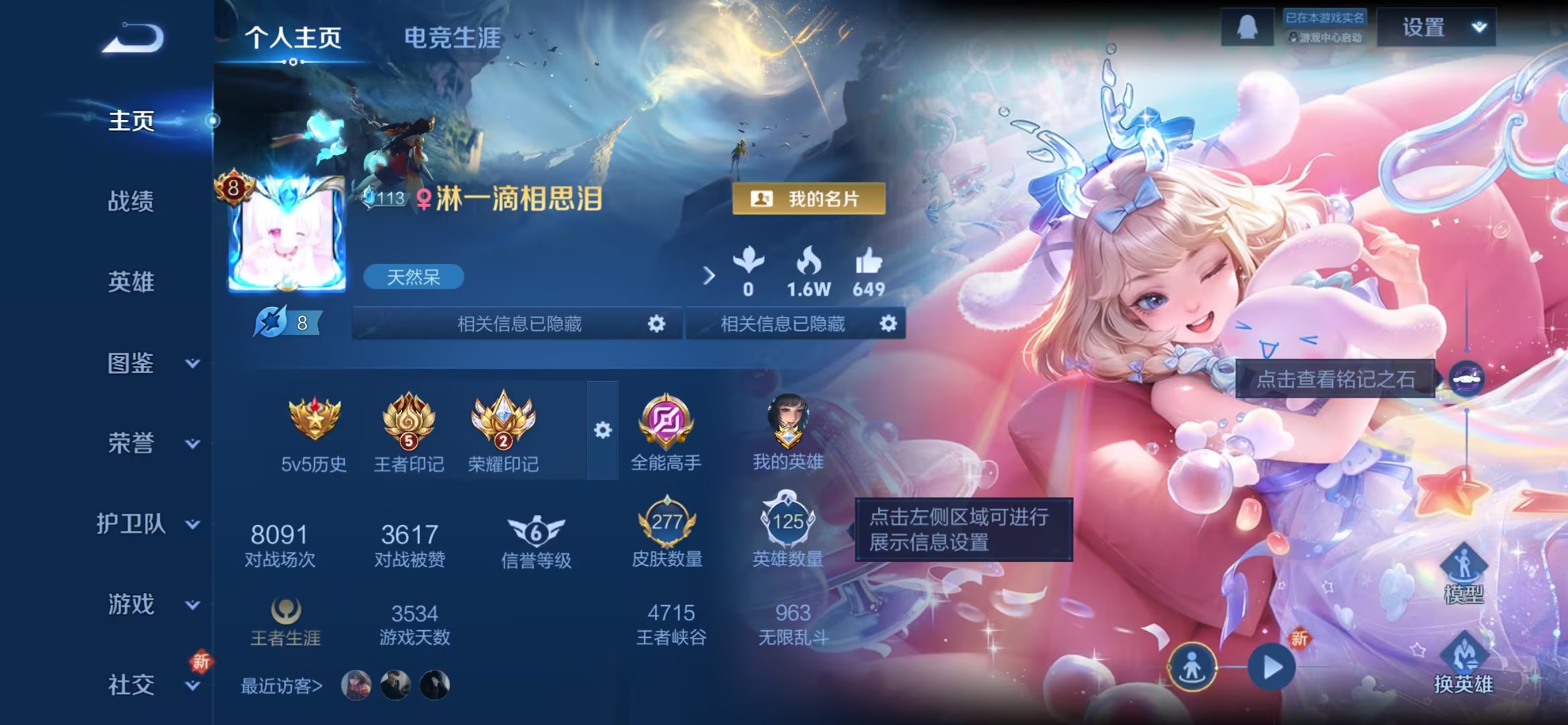The height and width of the screenshot is (725, 1568).
Task: Toggle the first 相关信息已隐藏 settings gear
Action: pos(656,324)
